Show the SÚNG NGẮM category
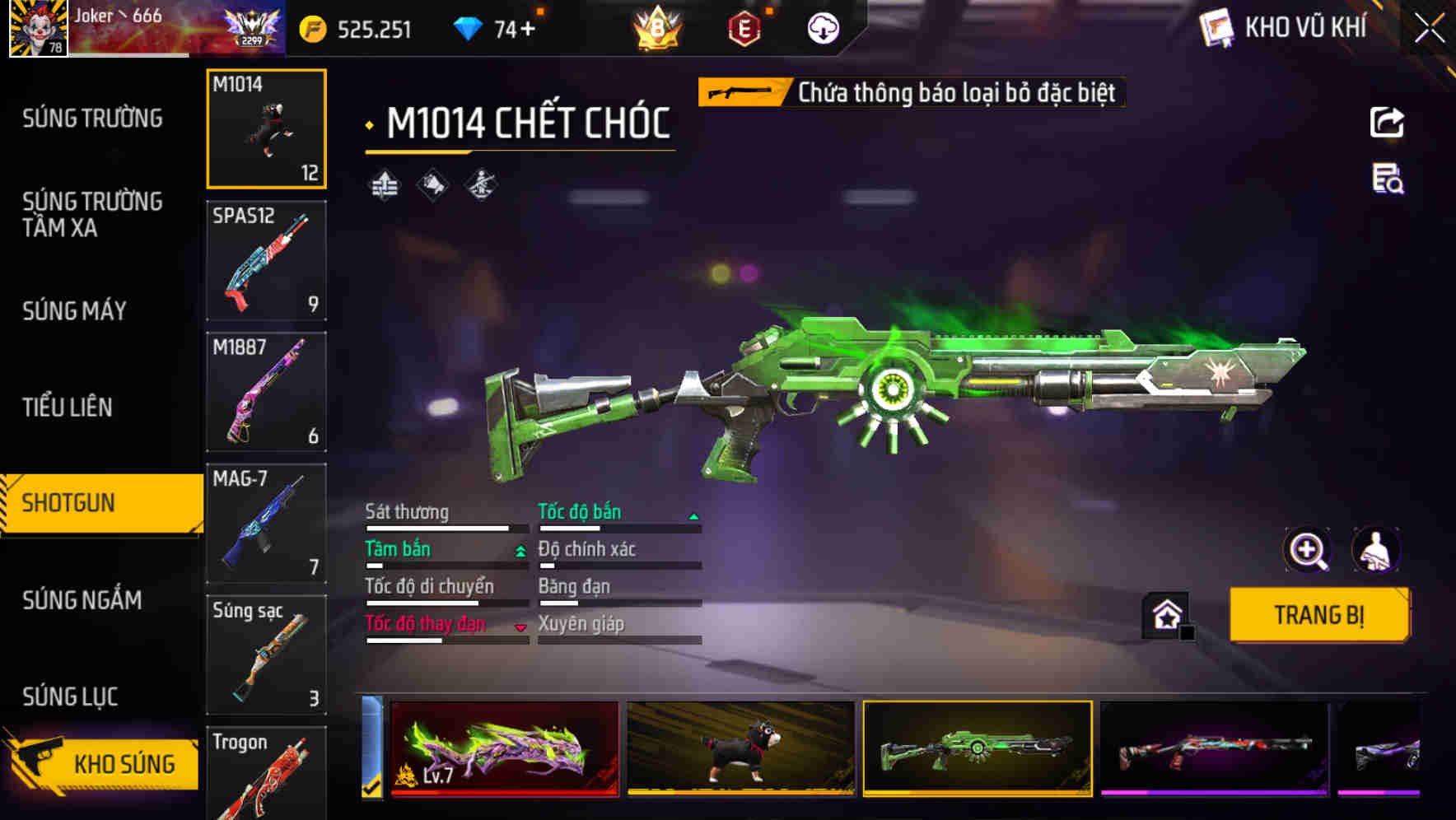Viewport: 1456px width, 820px height. pos(82,600)
